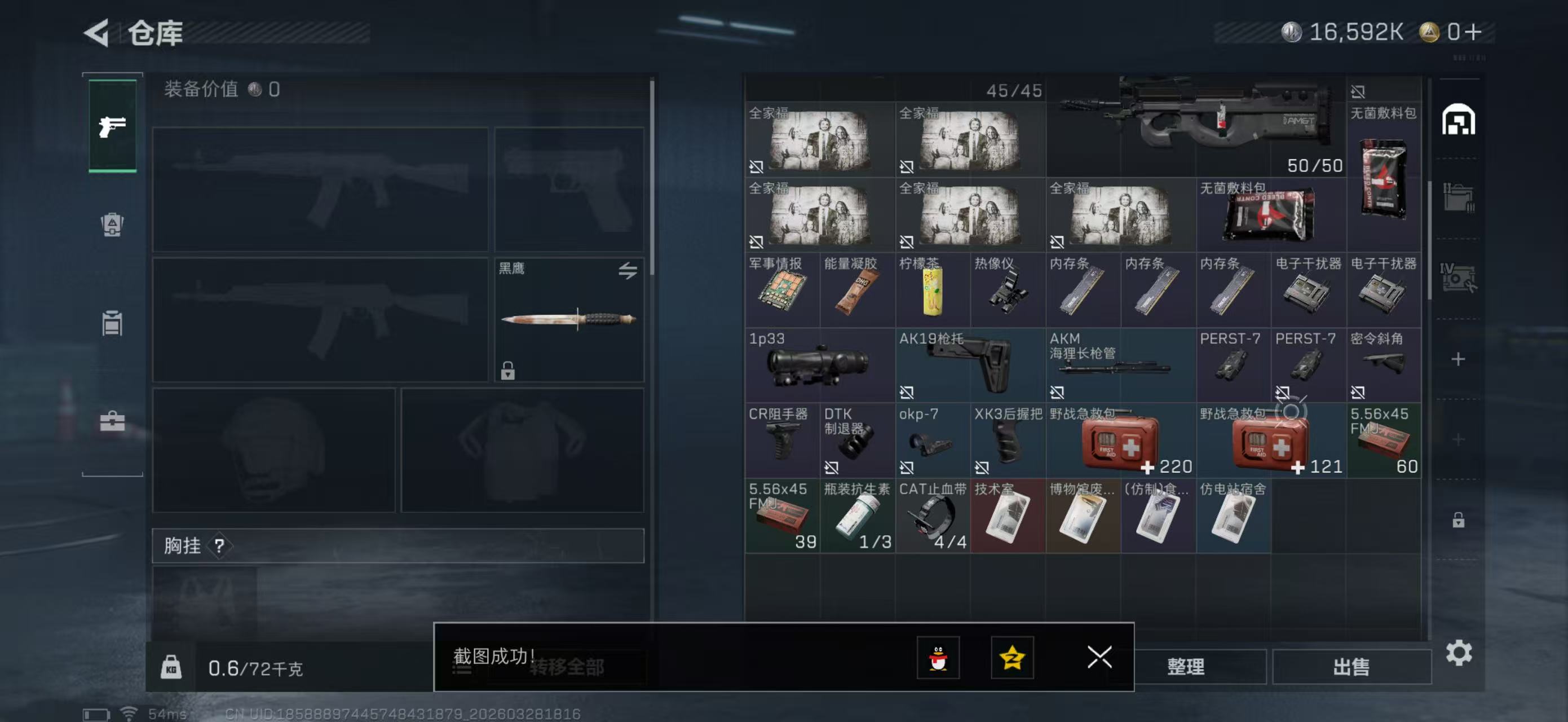Open the toolbox category at sidebar bottom

(x=112, y=421)
